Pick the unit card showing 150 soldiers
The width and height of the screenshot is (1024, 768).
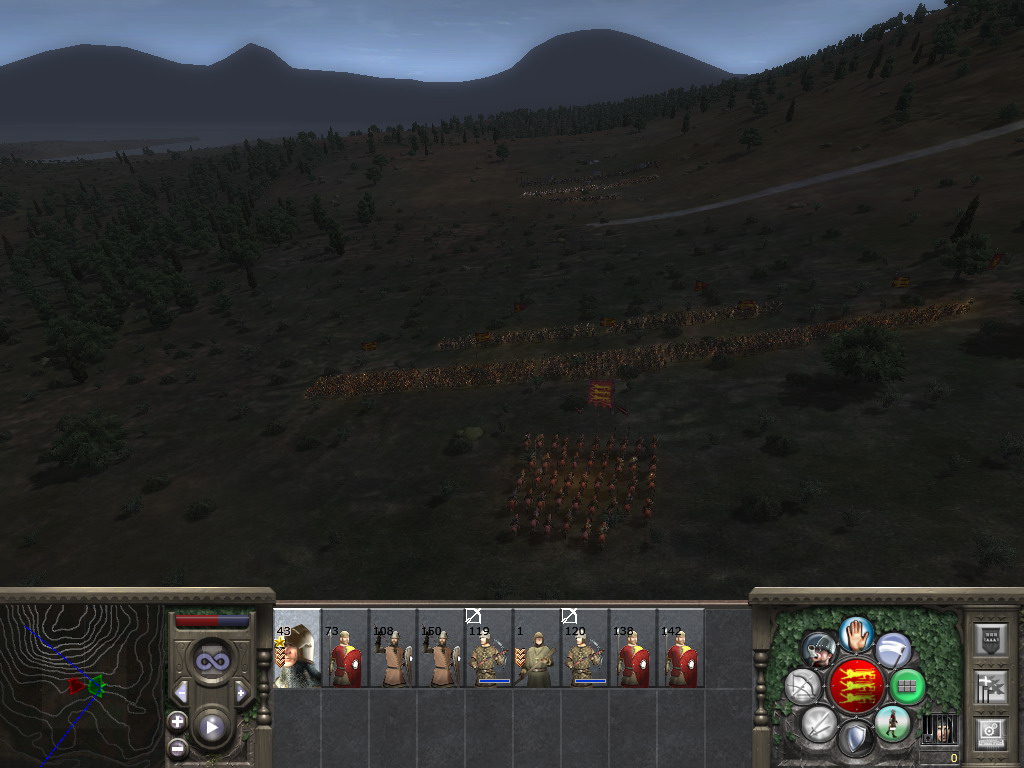click(x=441, y=648)
